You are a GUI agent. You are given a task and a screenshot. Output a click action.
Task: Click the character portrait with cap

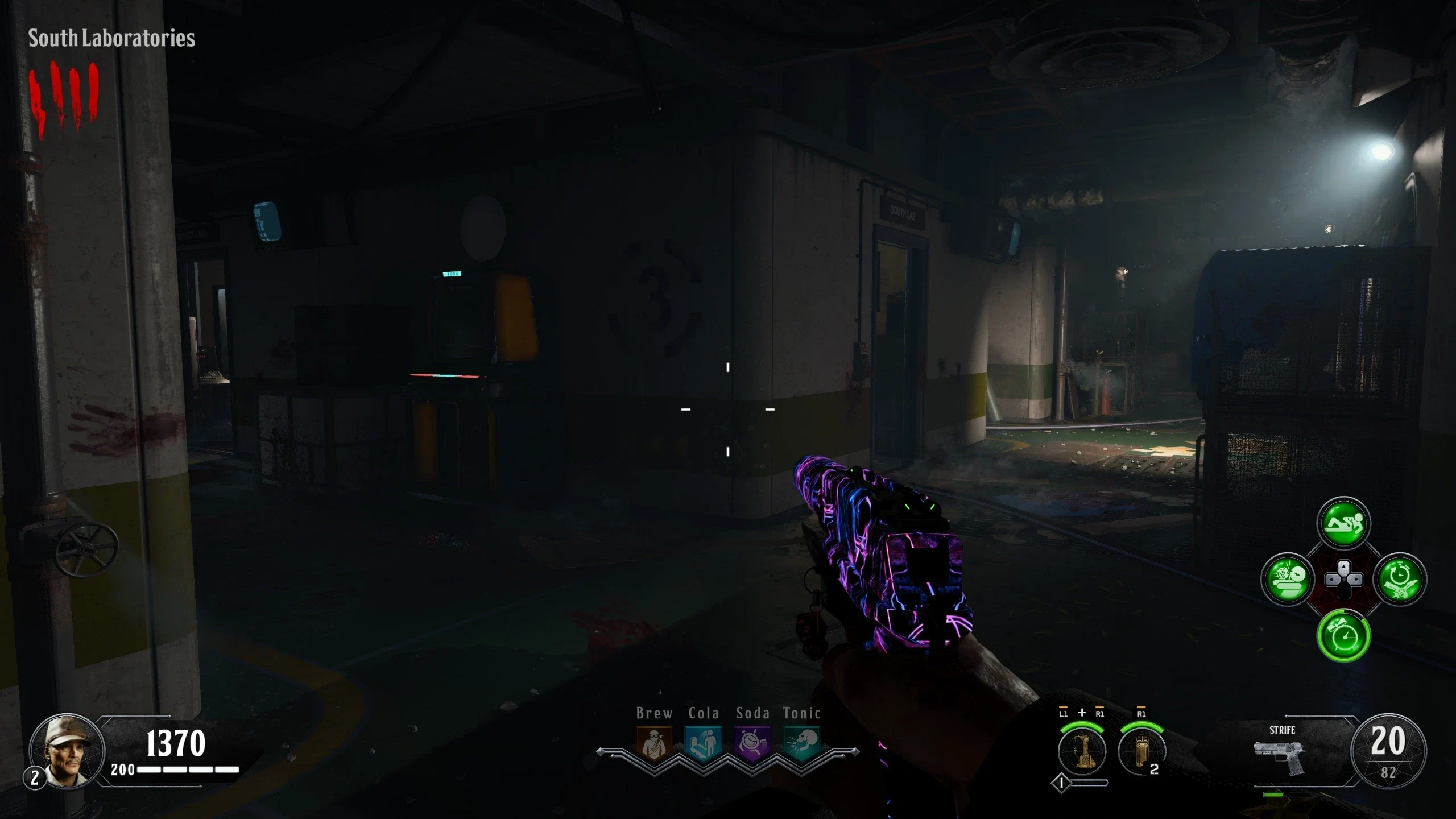(67, 751)
